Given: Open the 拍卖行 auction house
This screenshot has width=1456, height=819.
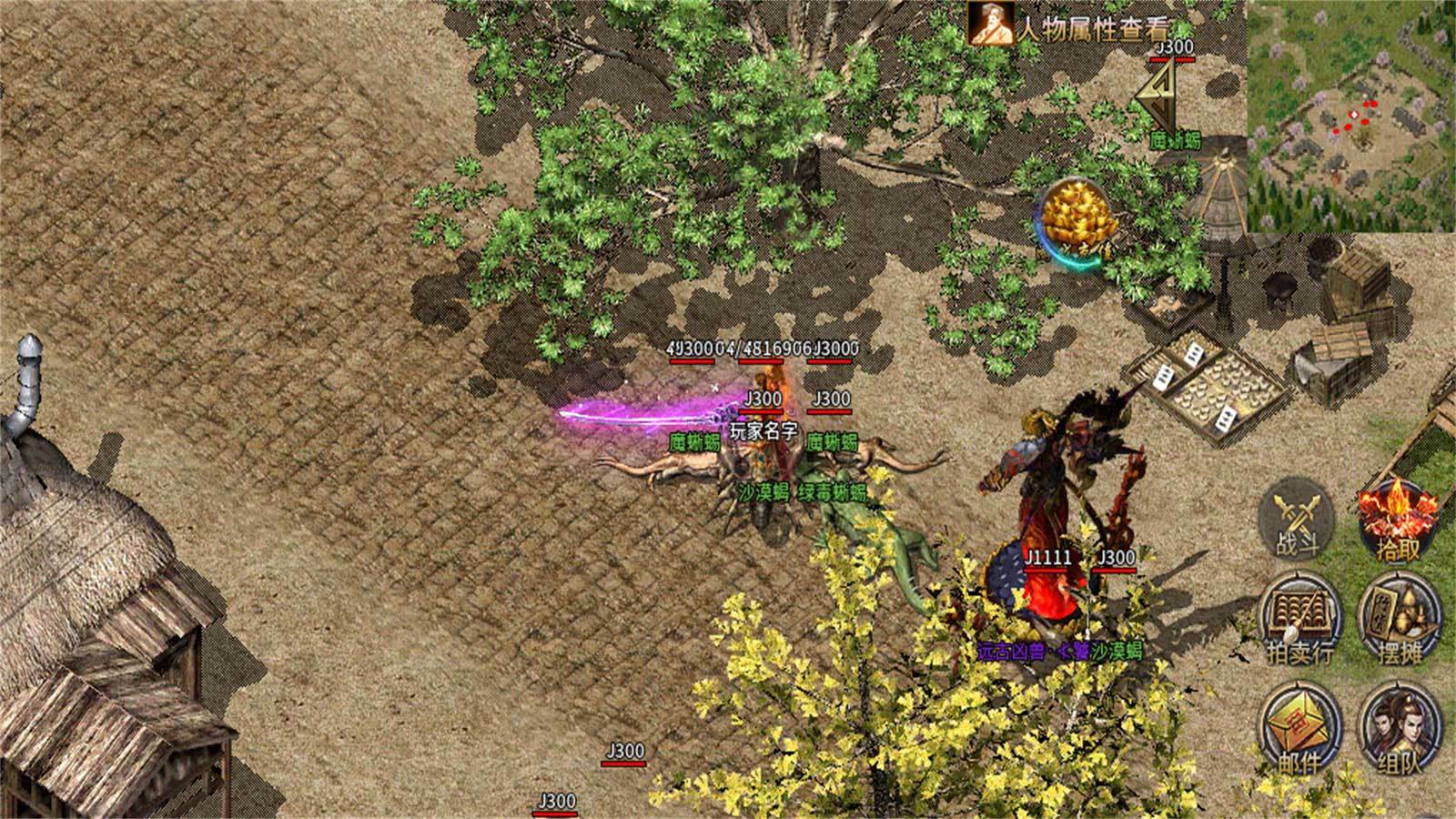Looking at the screenshot, I should click(x=1300, y=619).
